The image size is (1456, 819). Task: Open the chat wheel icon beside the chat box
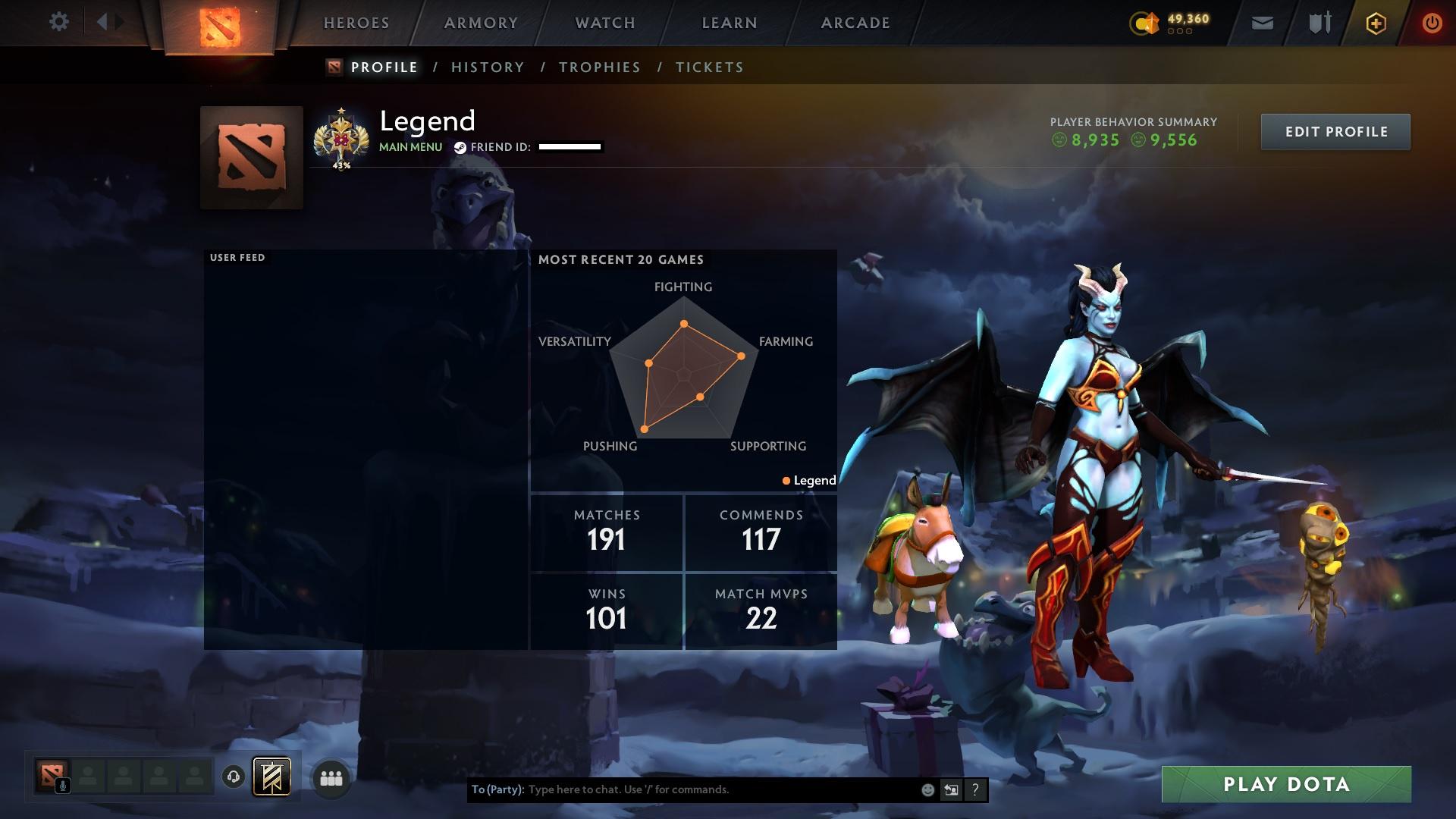coord(950,789)
